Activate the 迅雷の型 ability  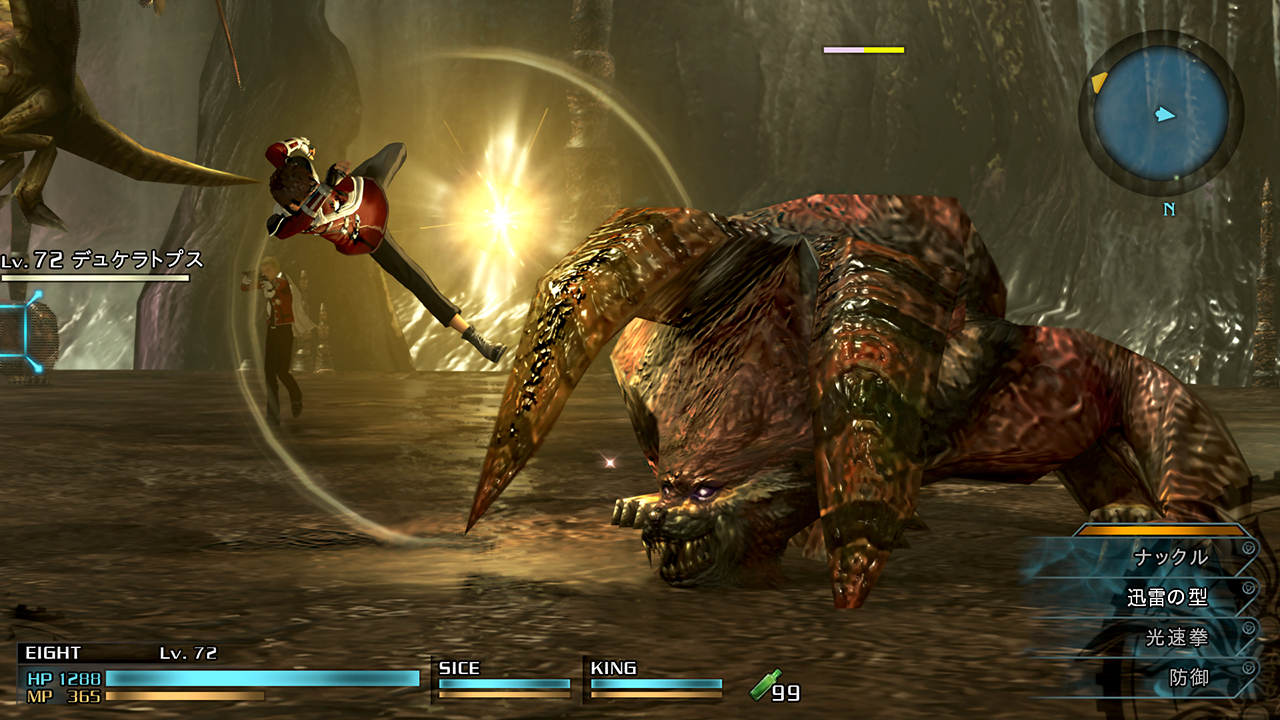tap(1167, 598)
